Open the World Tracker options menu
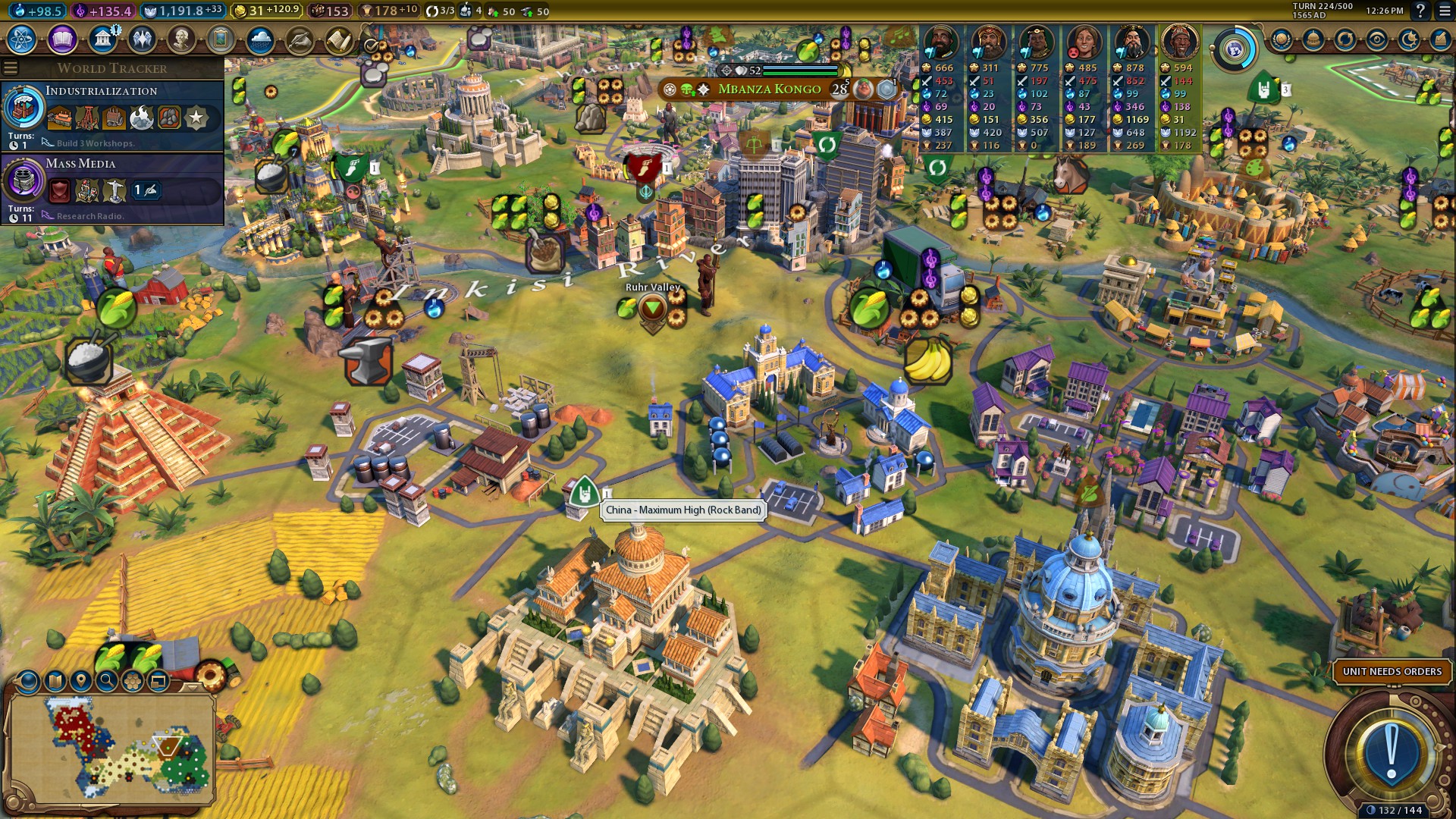Screen dimensions: 1456x819 coord(11,68)
